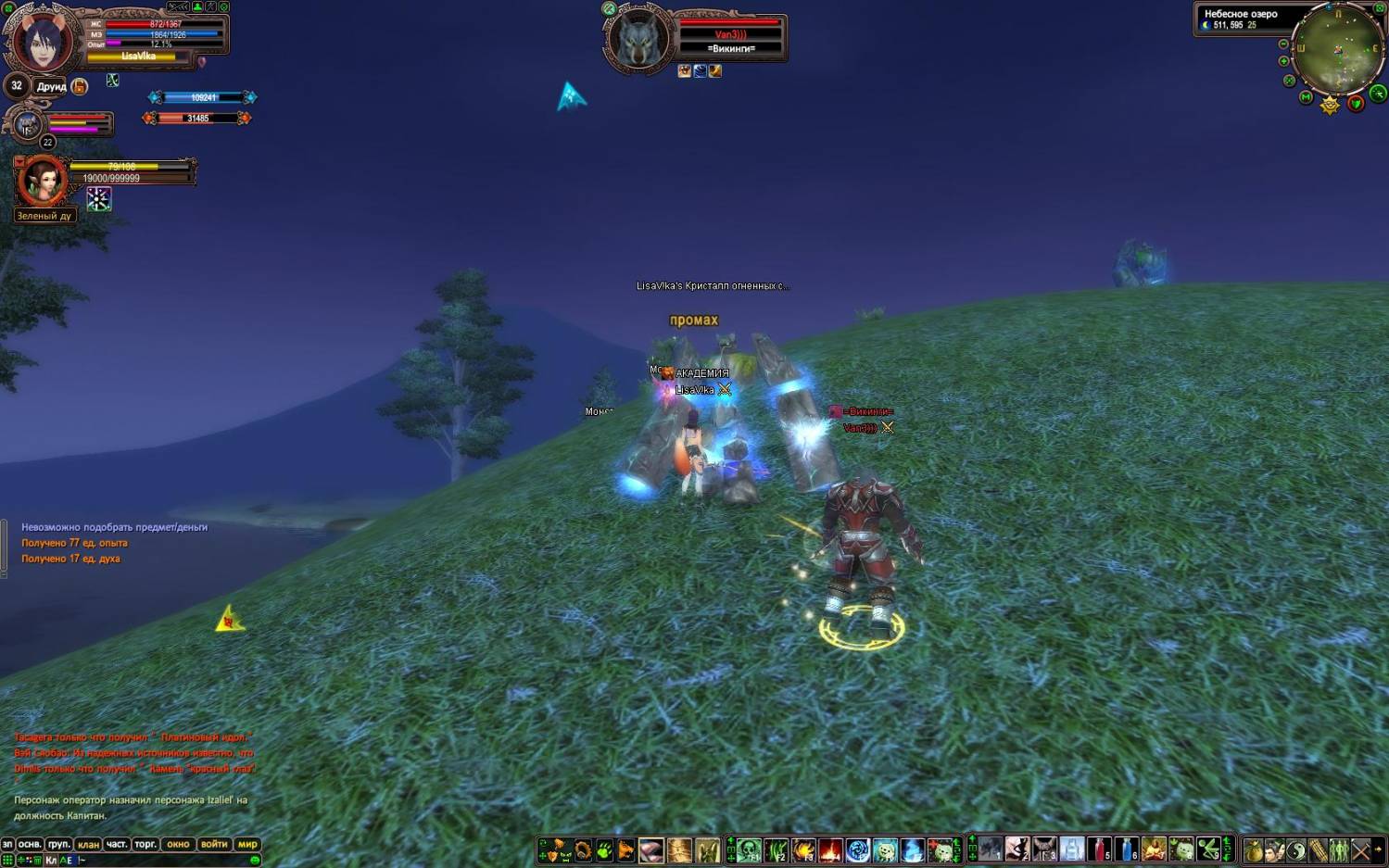Switch to the 'клан' chat tab
1389x868 pixels.
[88, 844]
